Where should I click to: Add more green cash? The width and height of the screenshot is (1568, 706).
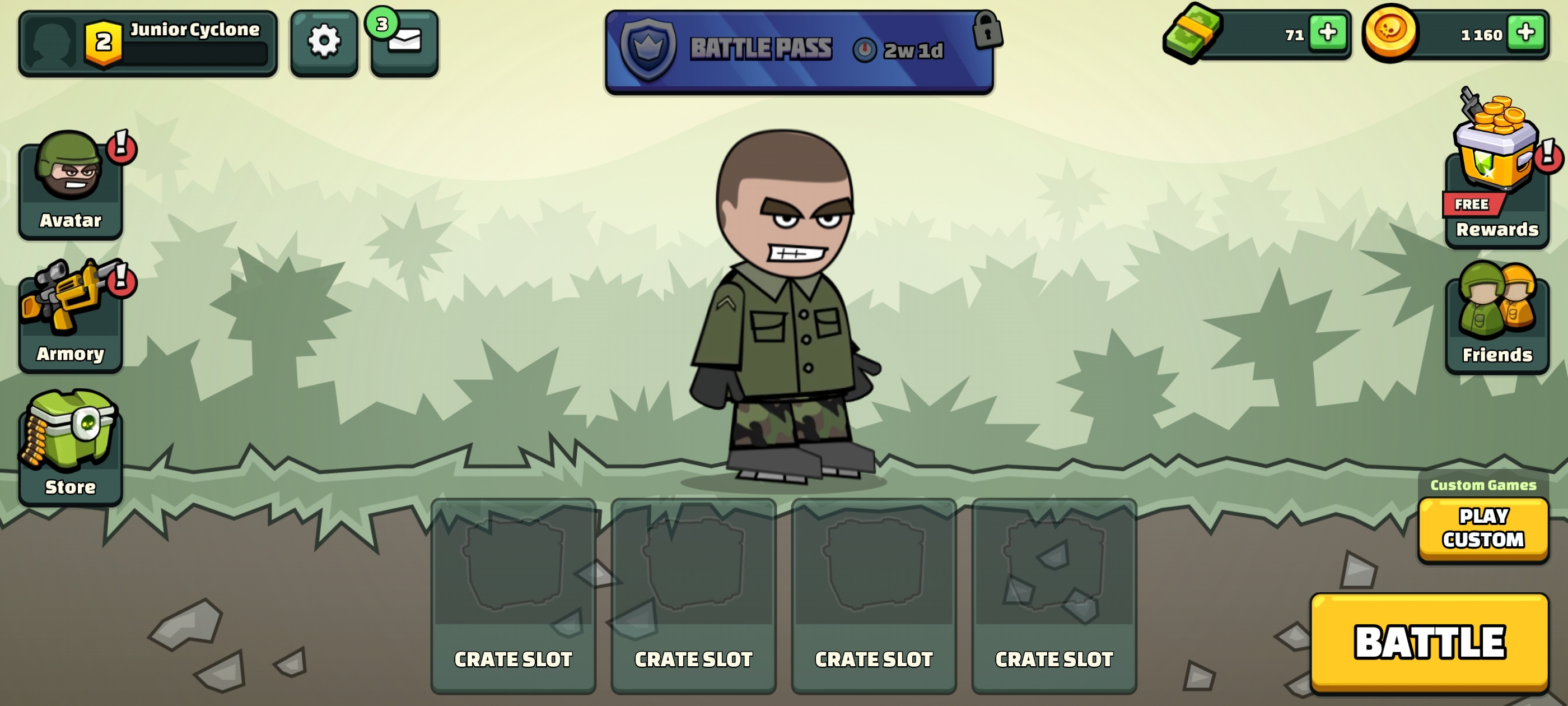pyautogui.click(x=1327, y=33)
